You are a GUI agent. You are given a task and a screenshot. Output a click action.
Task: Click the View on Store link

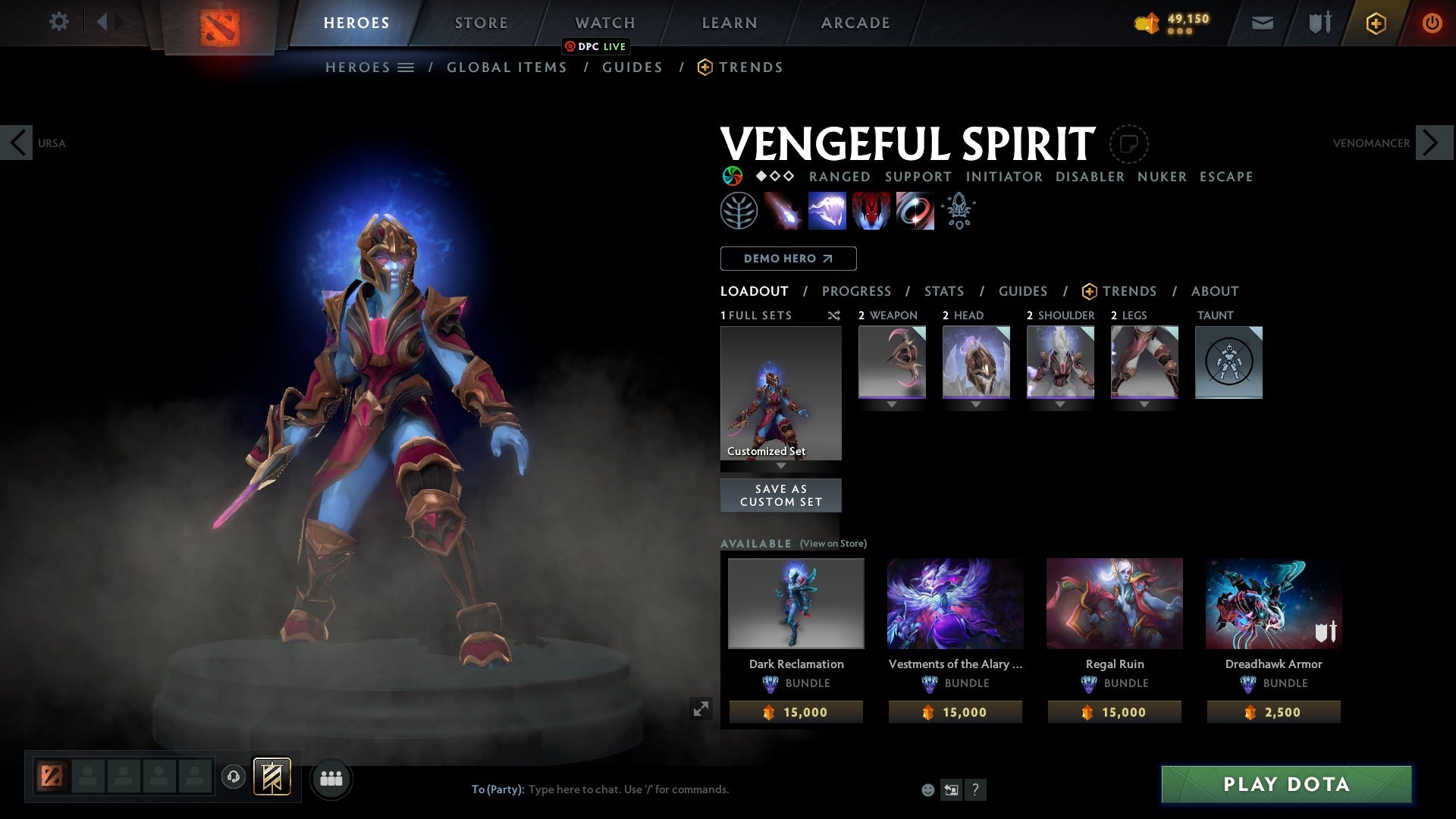(x=832, y=544)
